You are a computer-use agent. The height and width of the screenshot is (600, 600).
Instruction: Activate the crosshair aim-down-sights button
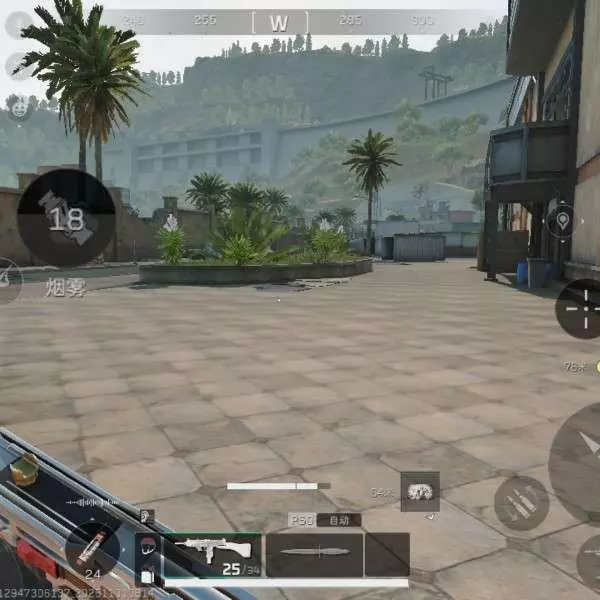pos(580,308)
